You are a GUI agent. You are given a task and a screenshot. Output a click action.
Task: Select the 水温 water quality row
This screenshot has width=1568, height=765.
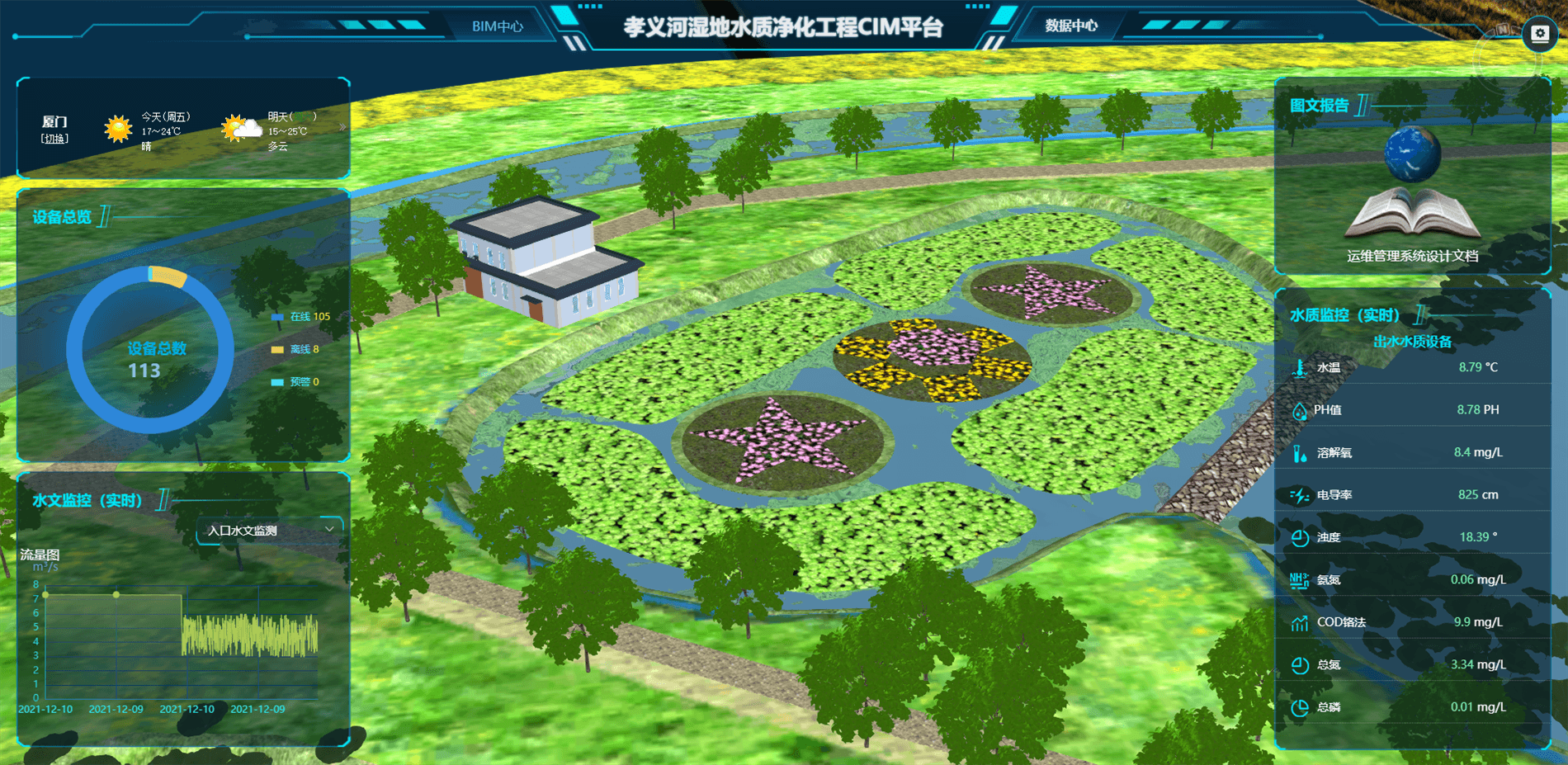click(1411, 367)
